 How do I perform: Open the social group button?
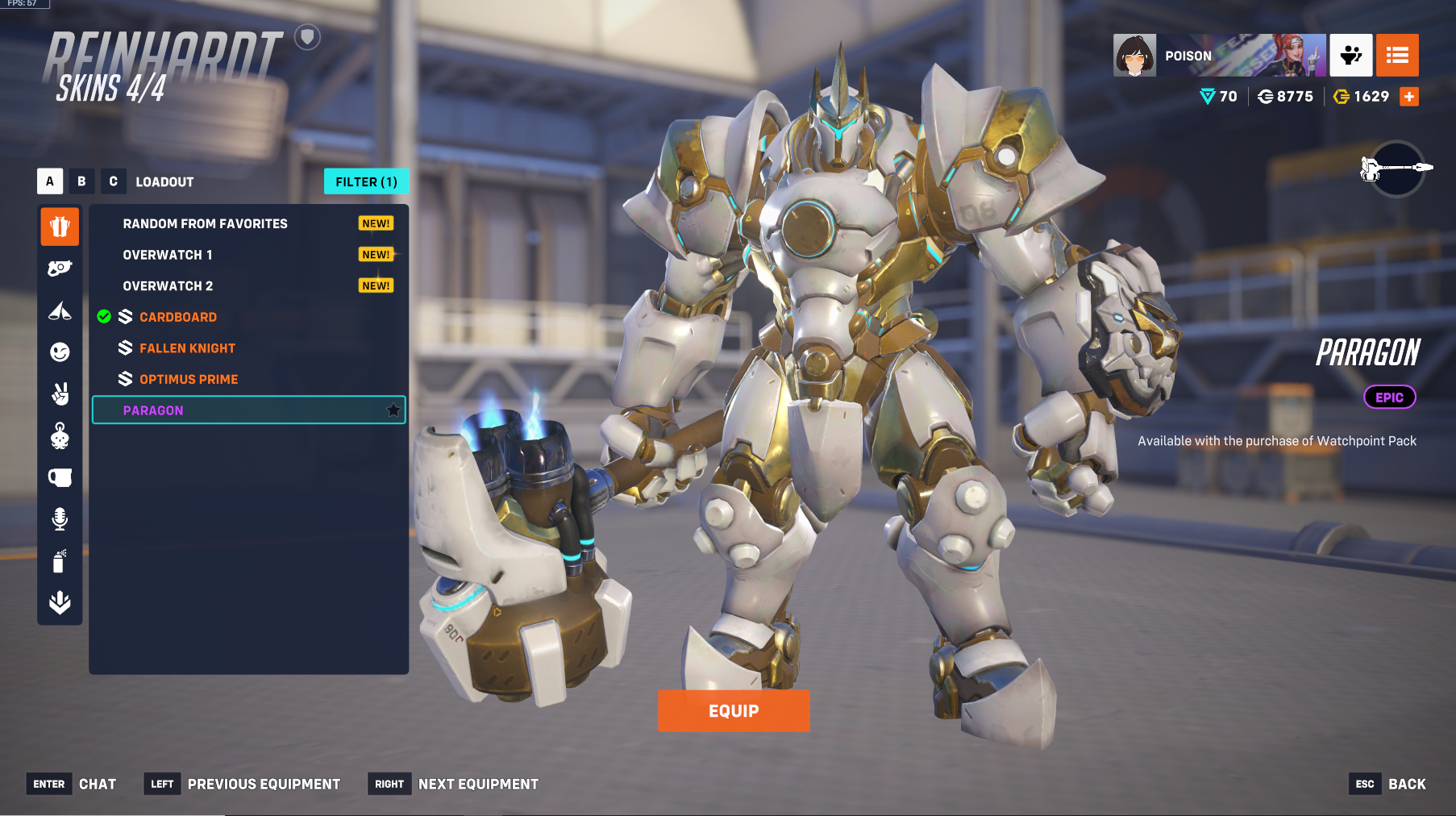(1351, 56)
